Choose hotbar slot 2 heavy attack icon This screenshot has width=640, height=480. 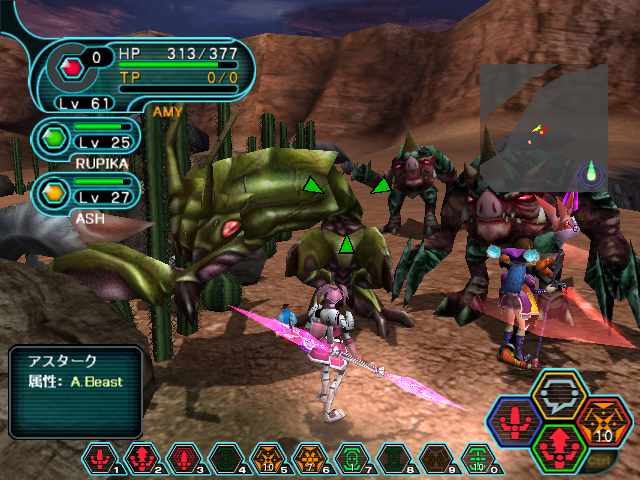140,459
